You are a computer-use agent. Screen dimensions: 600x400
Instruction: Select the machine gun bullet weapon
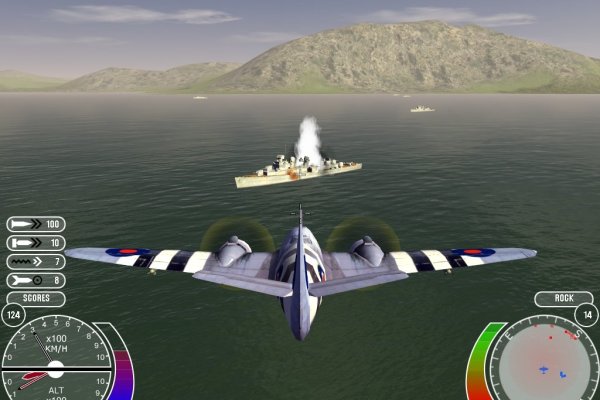coord(35,225)
